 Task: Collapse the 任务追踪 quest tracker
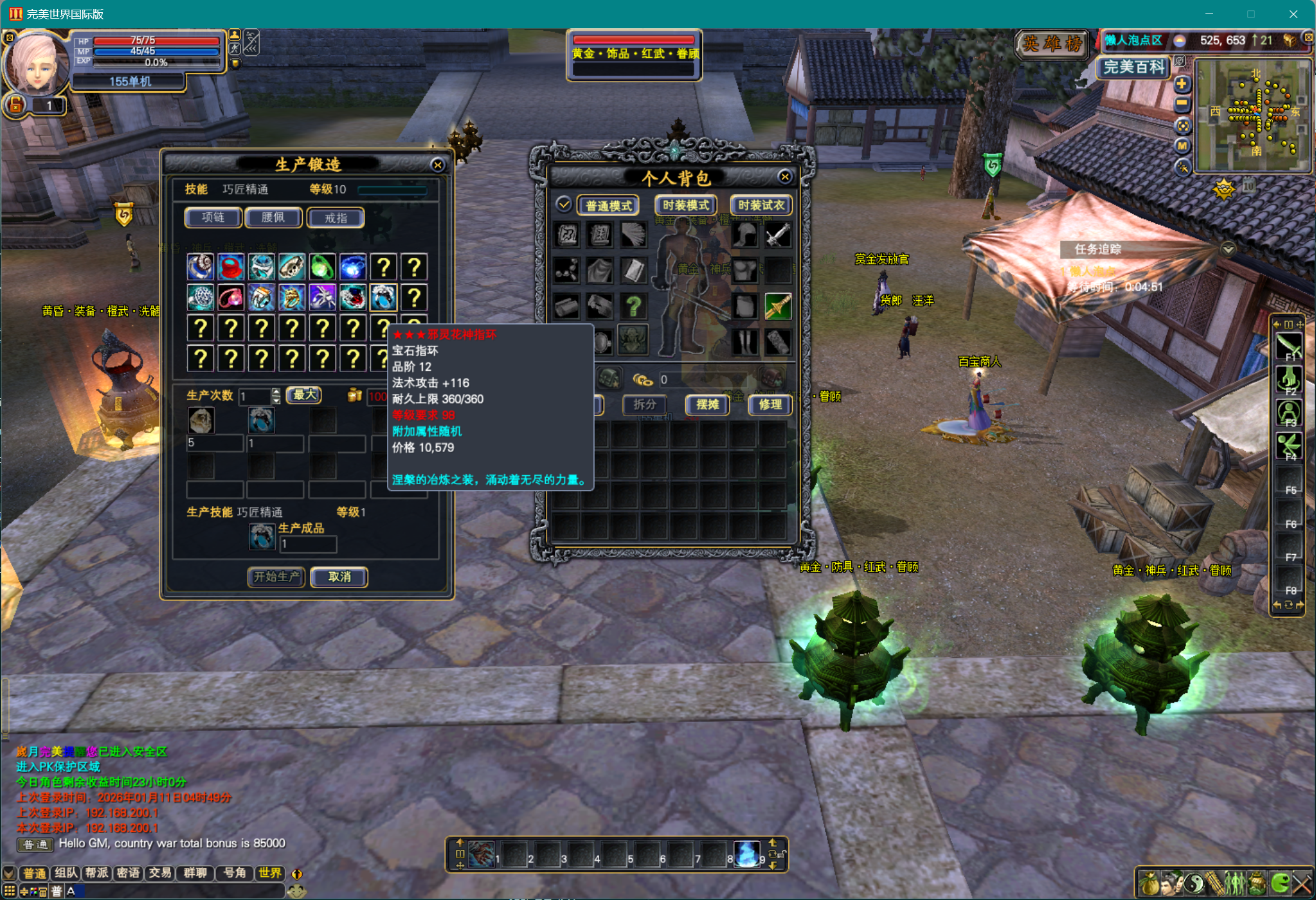[1228, 249]
